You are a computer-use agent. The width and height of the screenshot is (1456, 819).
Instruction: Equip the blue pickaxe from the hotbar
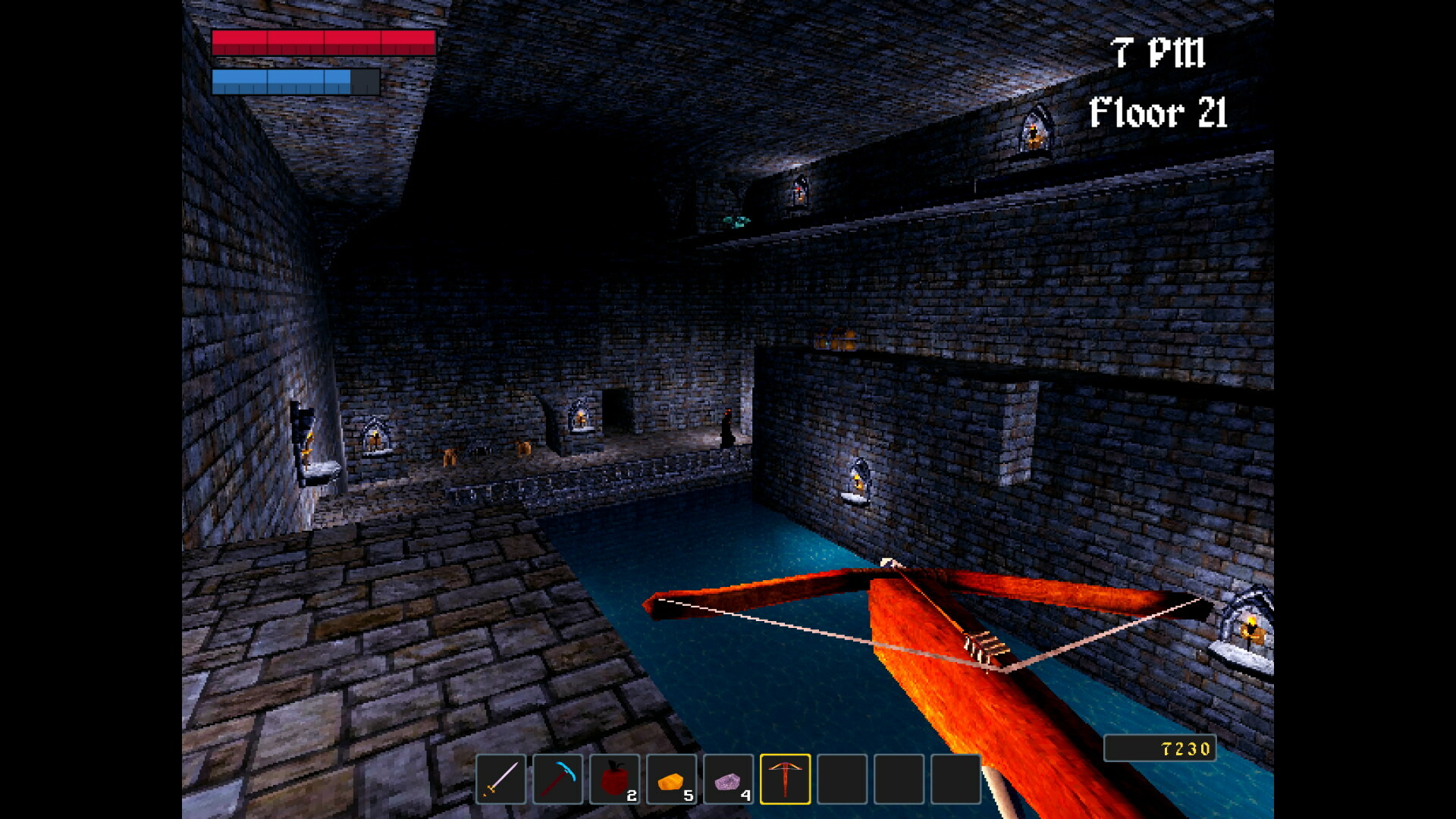click(559, 779)
